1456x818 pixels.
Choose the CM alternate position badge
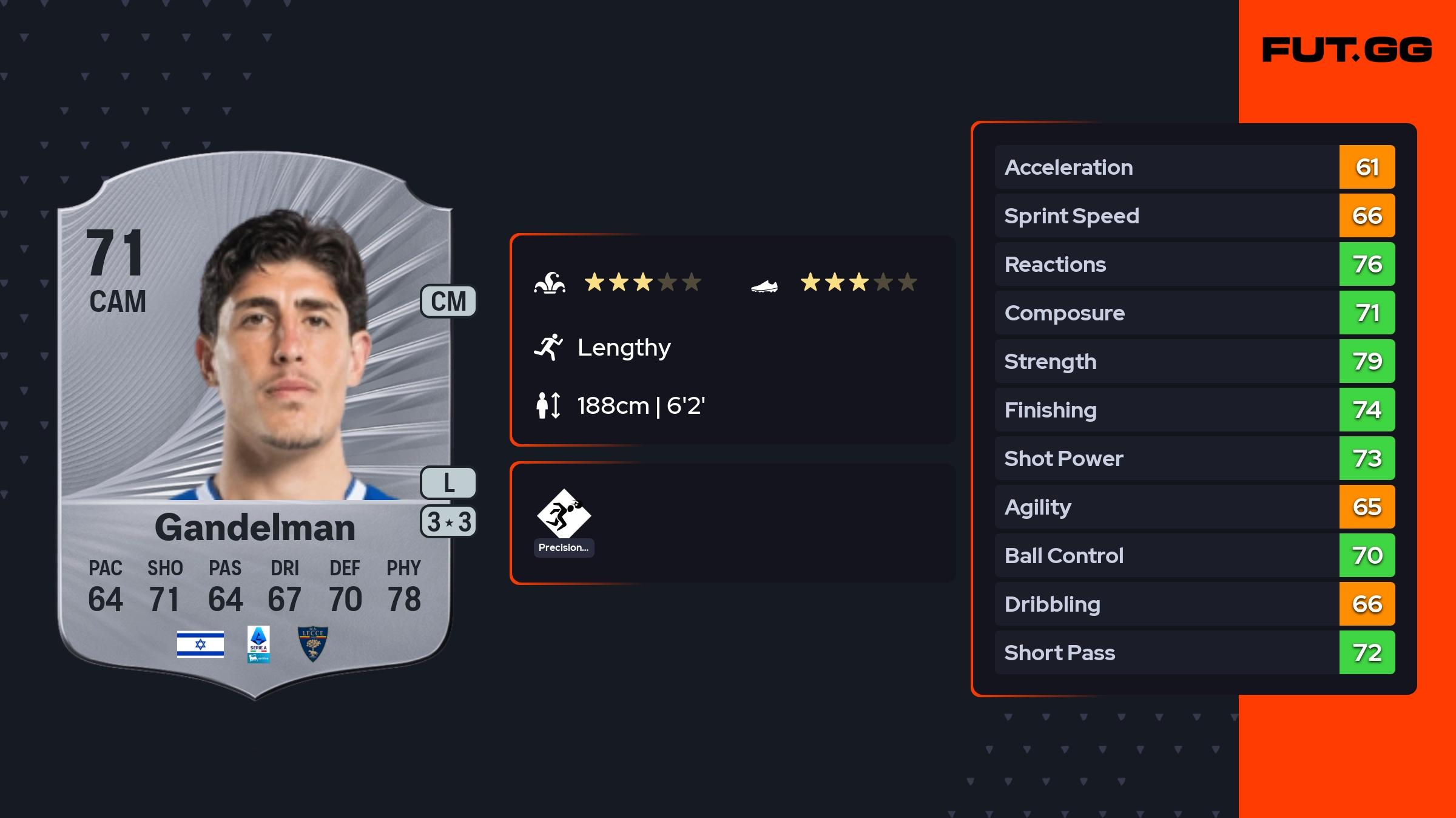448,302
